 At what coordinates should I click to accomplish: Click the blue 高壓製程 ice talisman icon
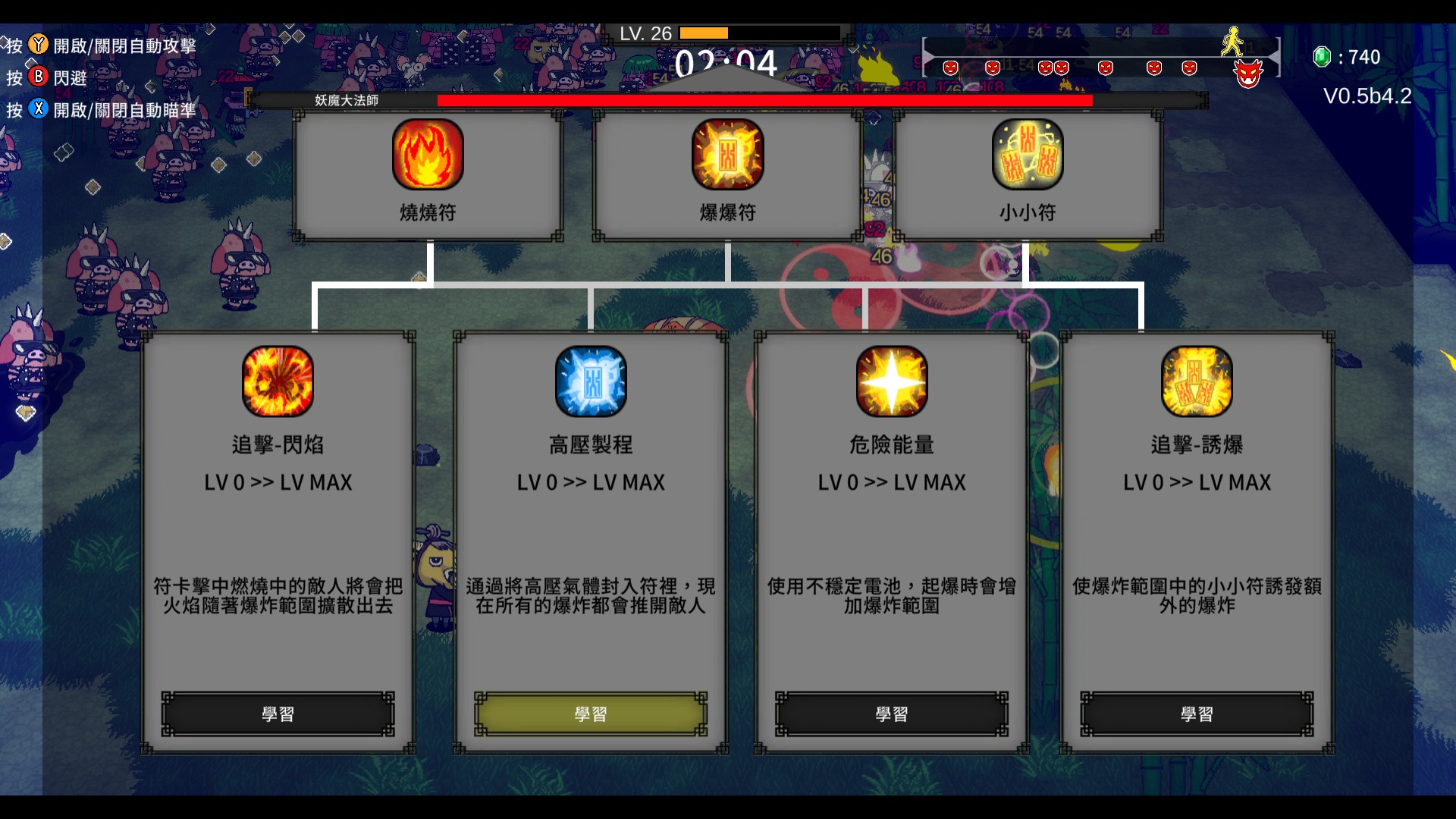tap(589, 381)
